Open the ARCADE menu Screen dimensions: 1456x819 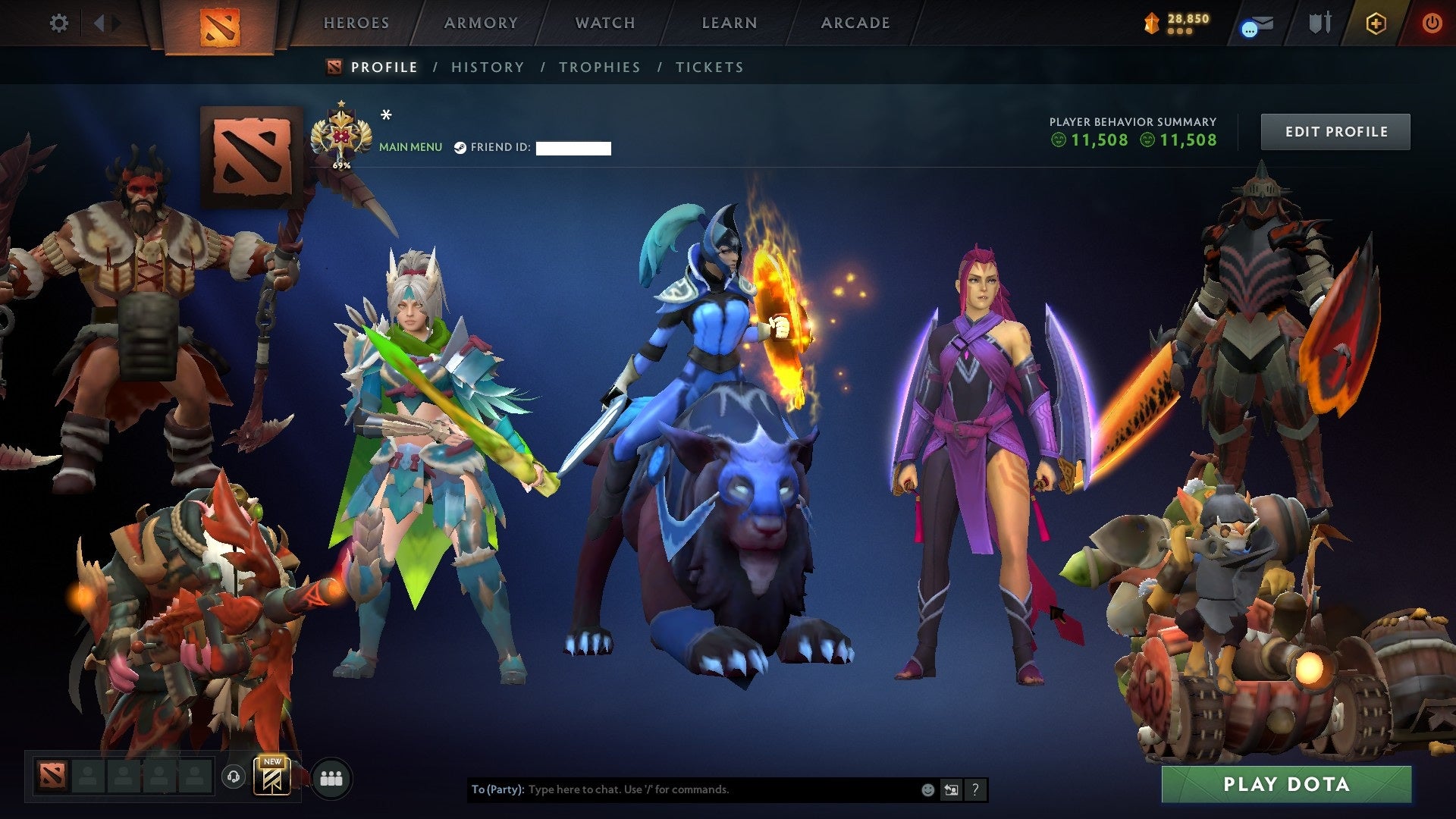click(855, 23)
